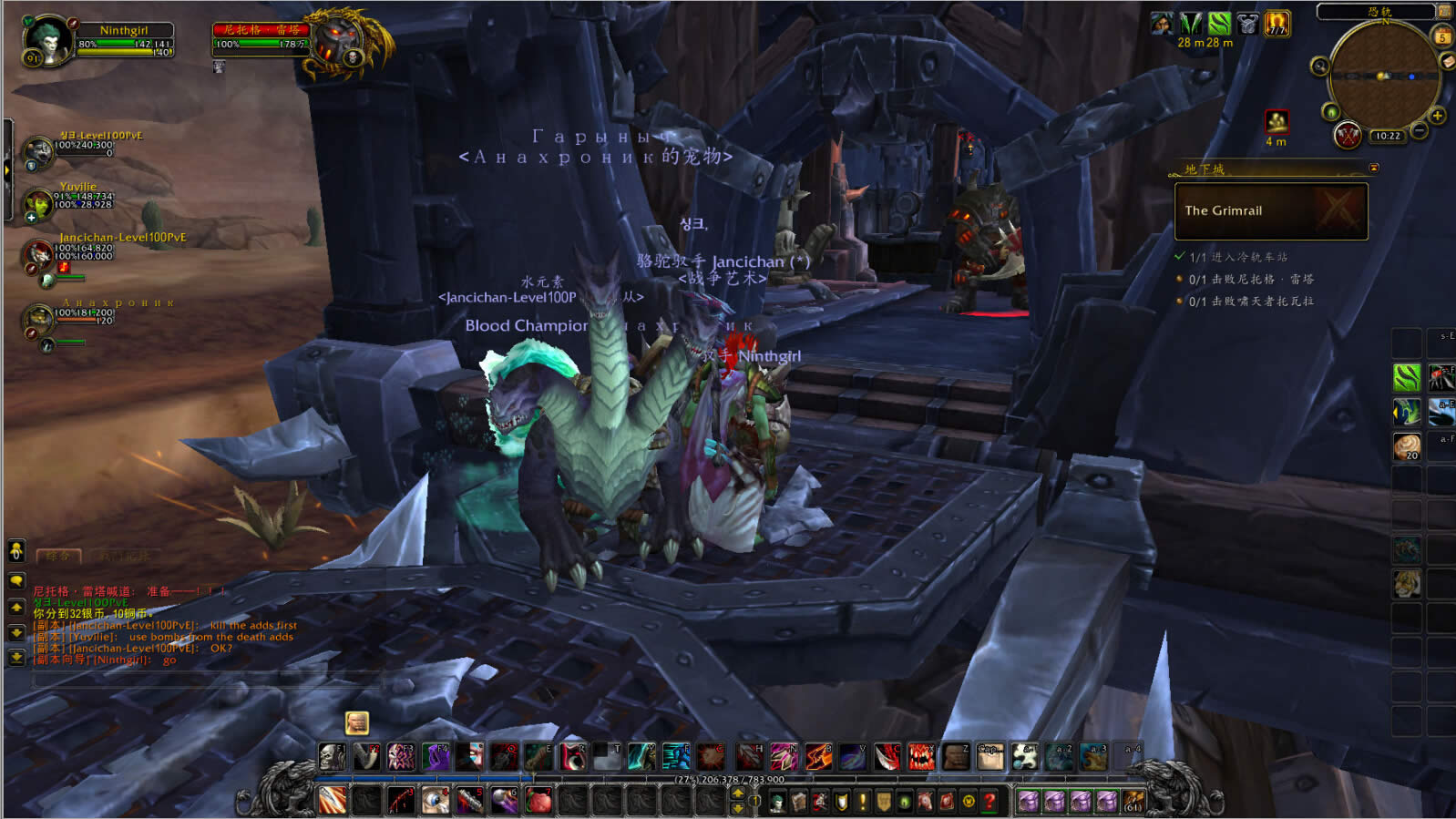Image resolution: width=1456 pixels, height=819 pixels.
Task: Toggle the minimap tracking magnifier button
Action: [1319, 66]
